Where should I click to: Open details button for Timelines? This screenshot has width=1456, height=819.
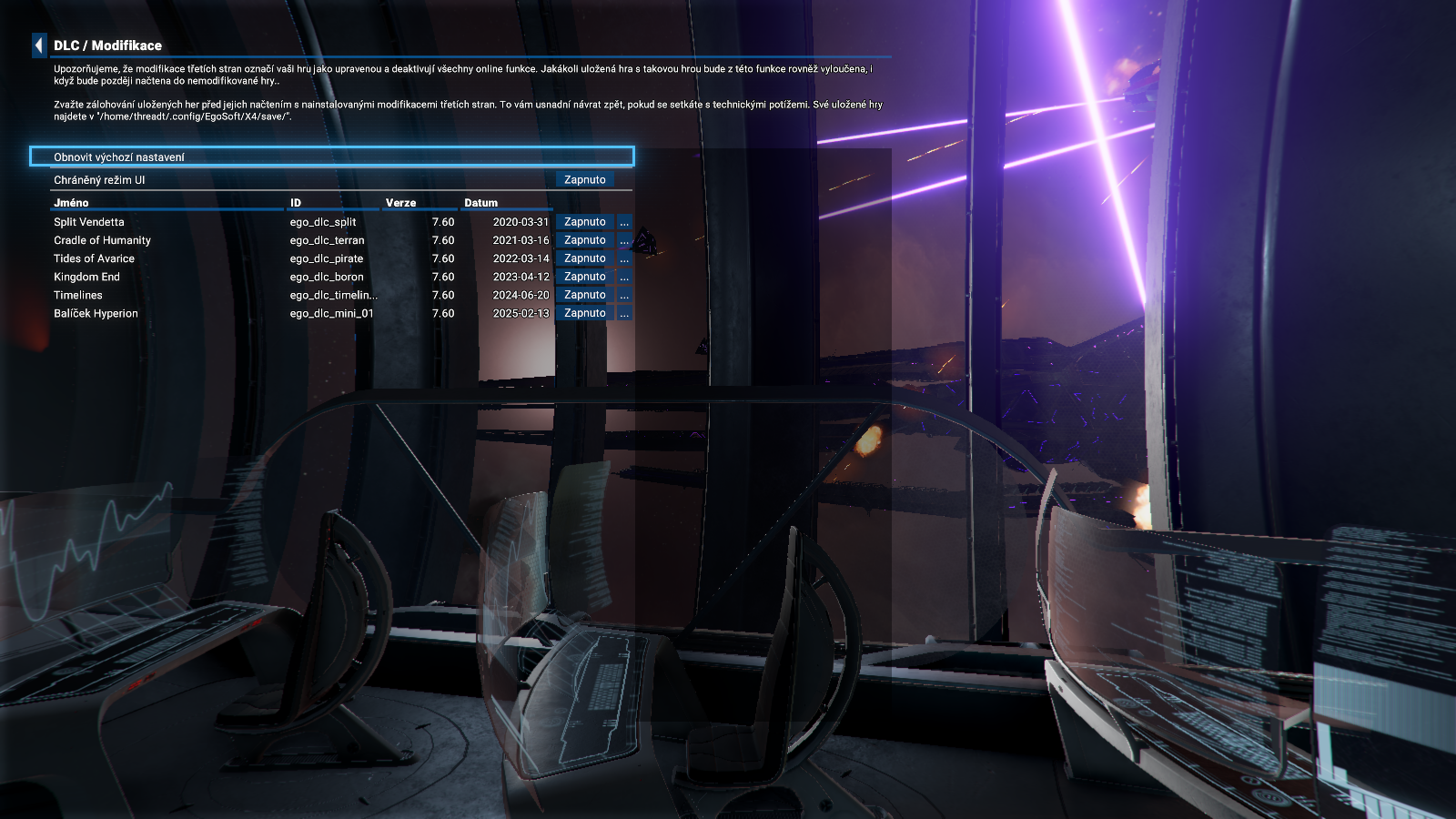624,295
